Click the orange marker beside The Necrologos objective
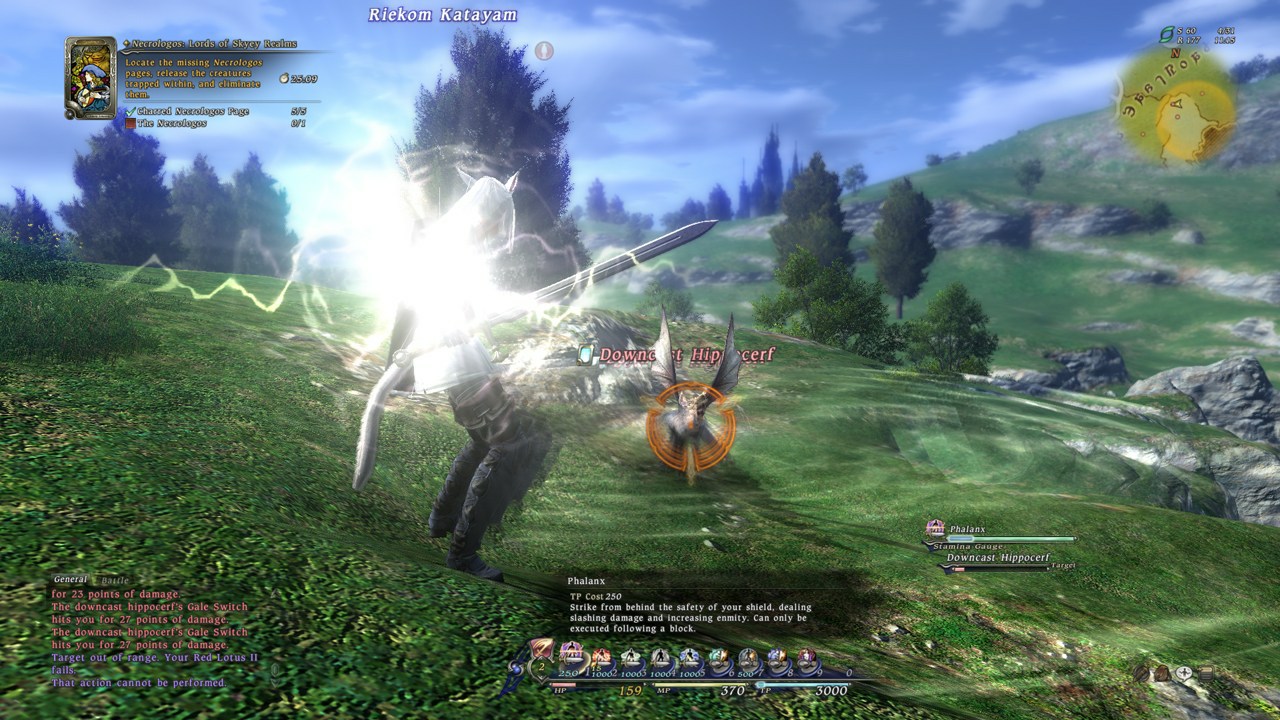The image size is (1280, 720). tap(131, 123)
